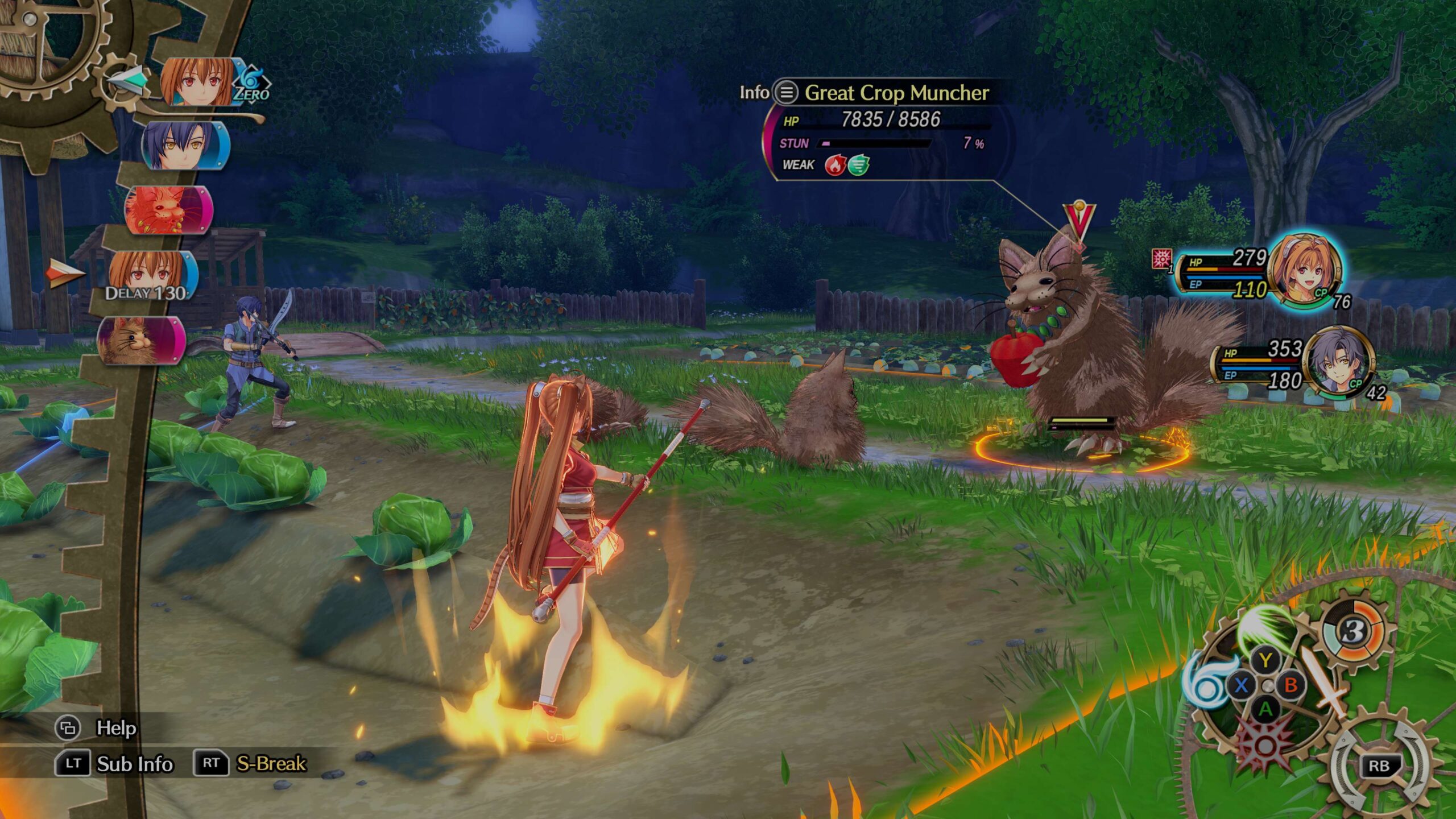Viewport: 1456px width, 819px height.
Task: Click the red status effect icon beside Estelle
Action: click(1161, 259)
